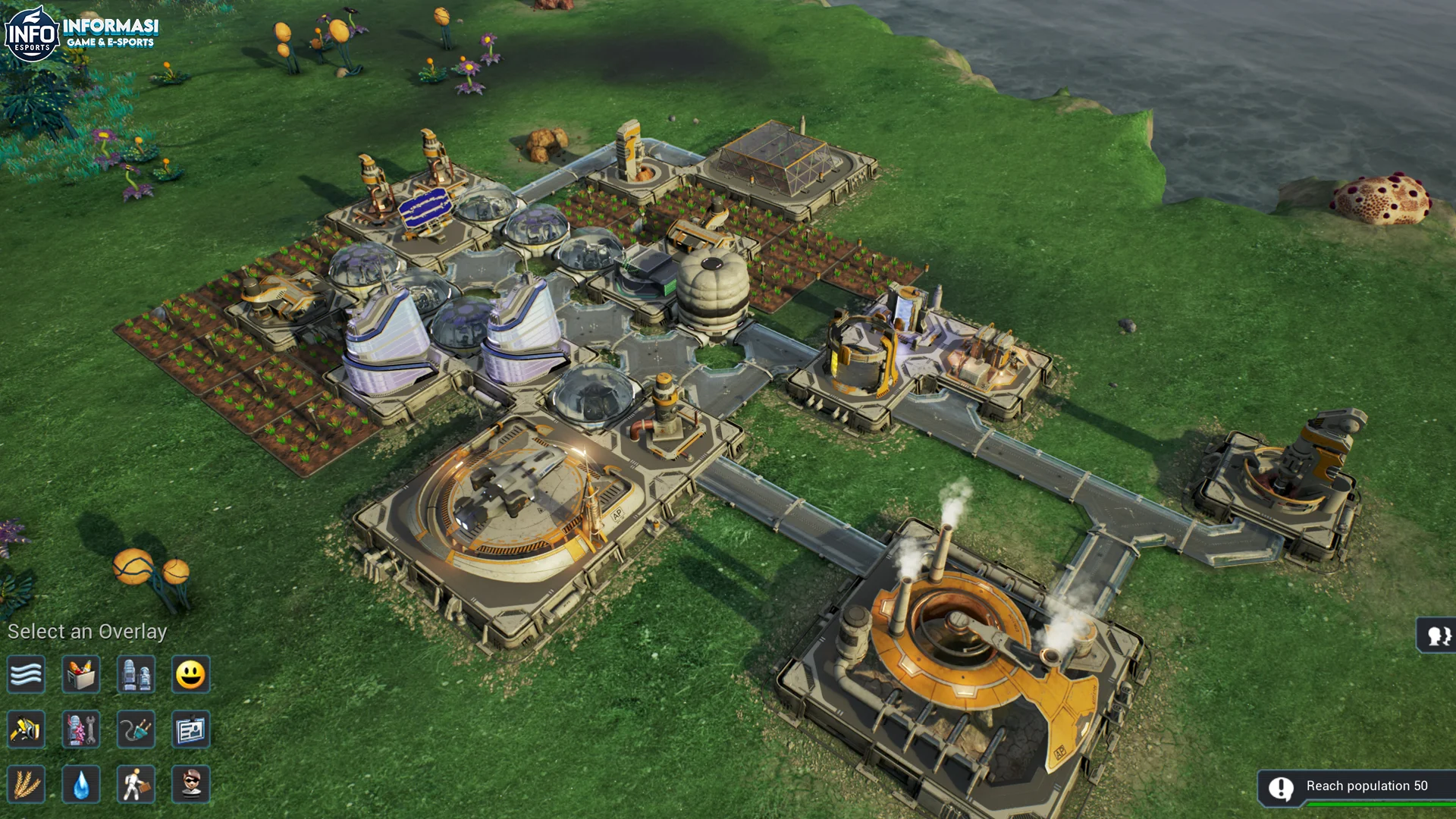Open the air flow overlay icon
This screenshot has width=1456, height=819.
27,674
